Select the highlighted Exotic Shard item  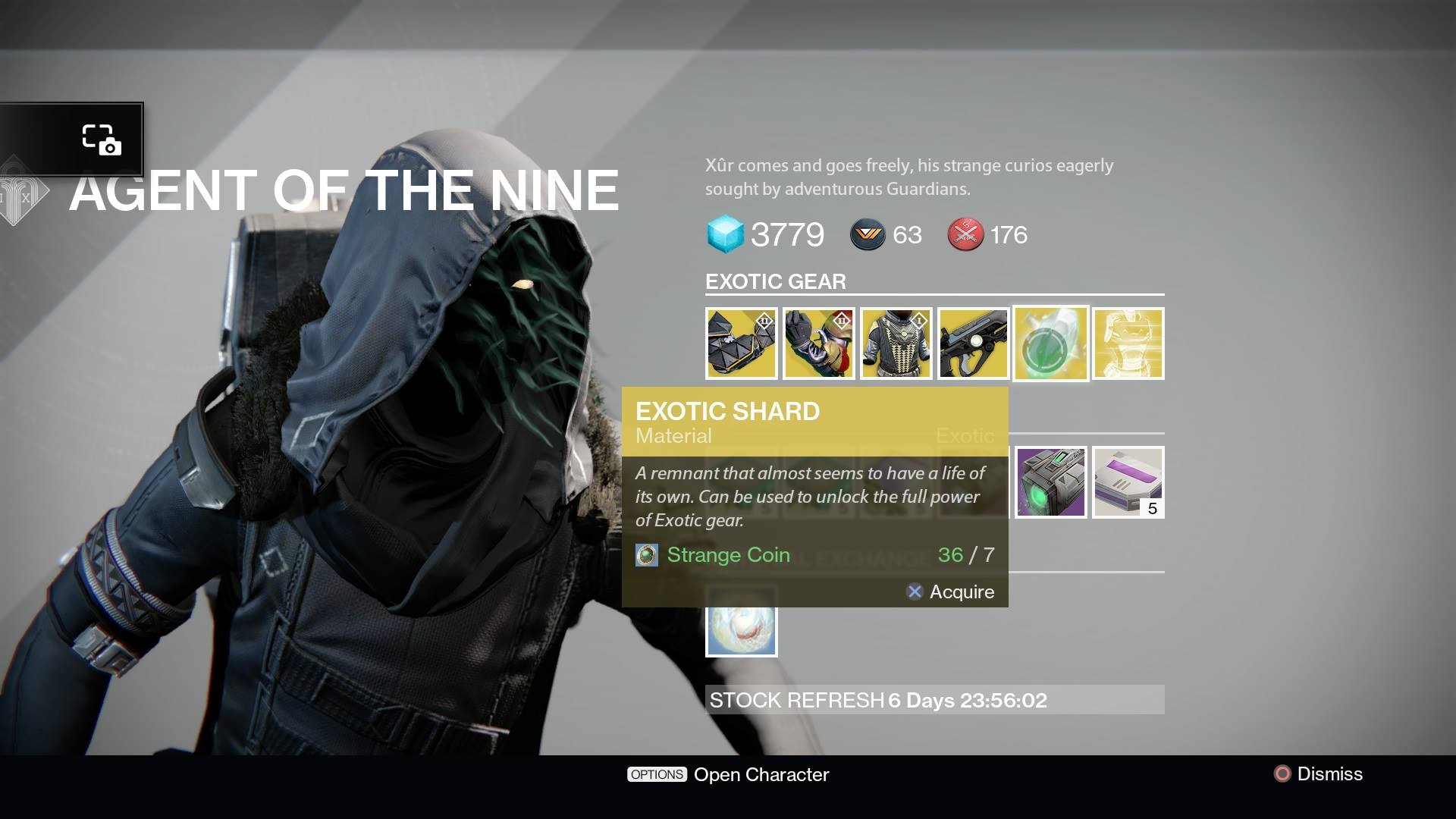point(1050,343)
